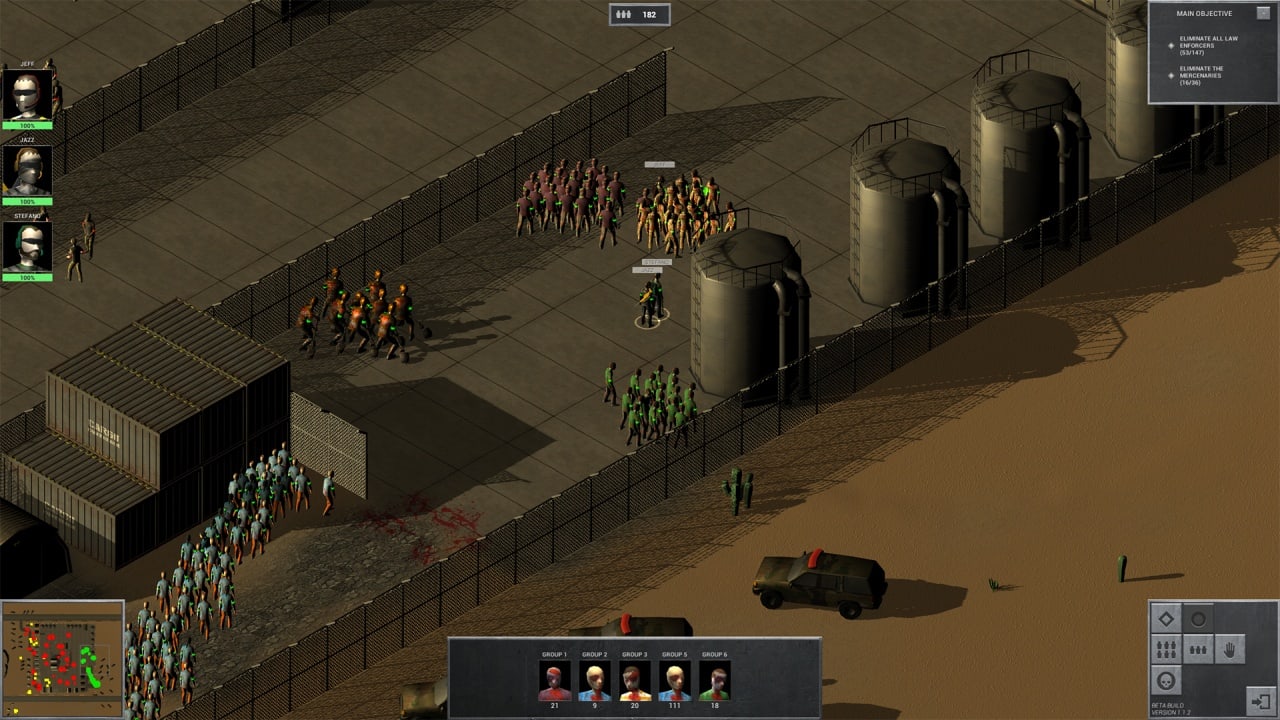Select Jeff's character portrait
The width and height of the screenshot is (1280, 720).
[27, 95]
